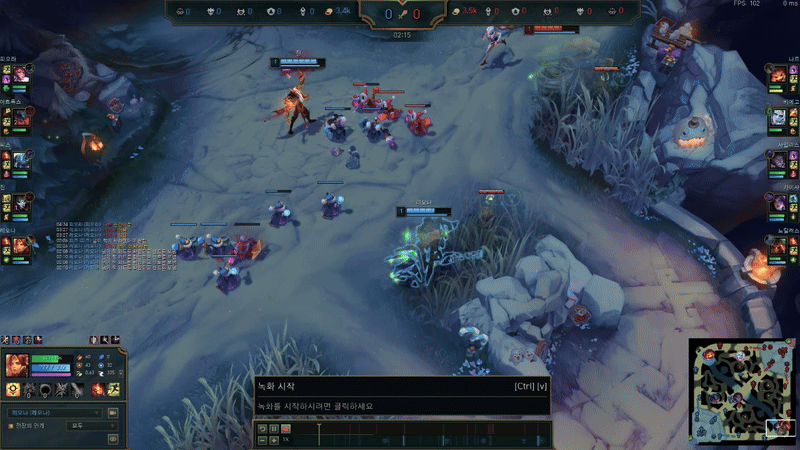800x450 pixels.
Task: Select the top champion portrait on red team sidebar
Action: click(x=778, y=76)
